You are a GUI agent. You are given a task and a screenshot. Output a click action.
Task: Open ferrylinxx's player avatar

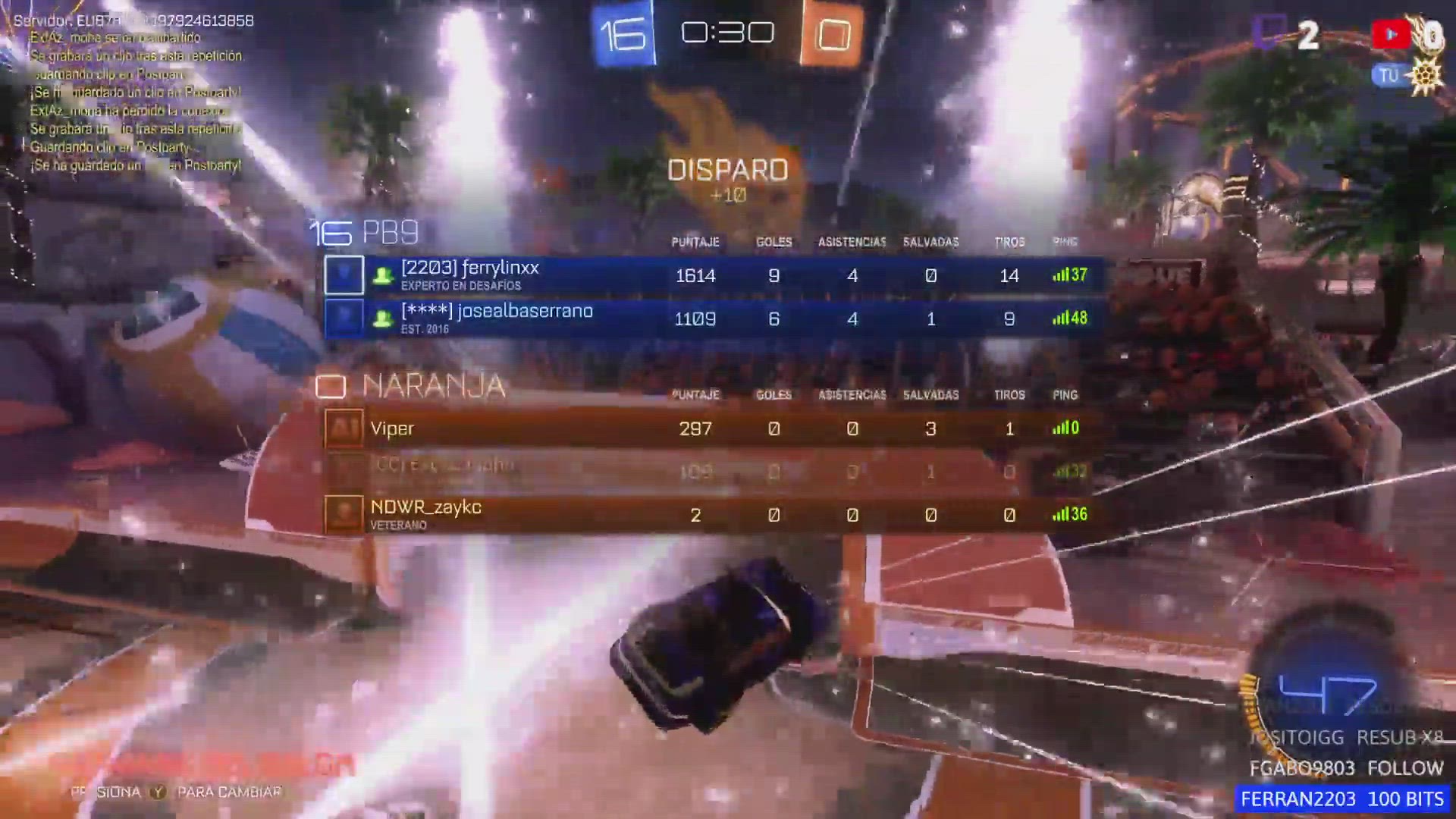[344, 275]
